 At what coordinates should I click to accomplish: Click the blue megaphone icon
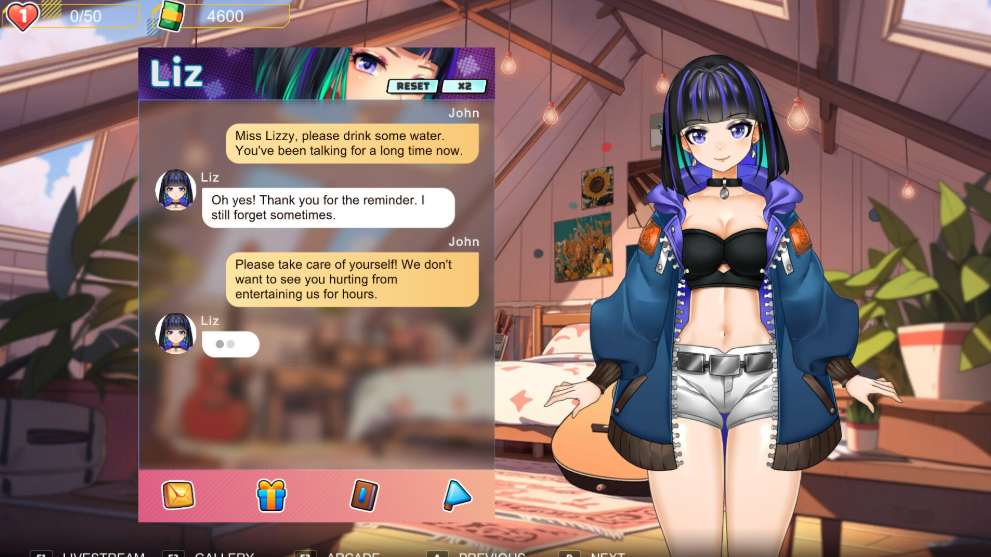pos(456,494)
